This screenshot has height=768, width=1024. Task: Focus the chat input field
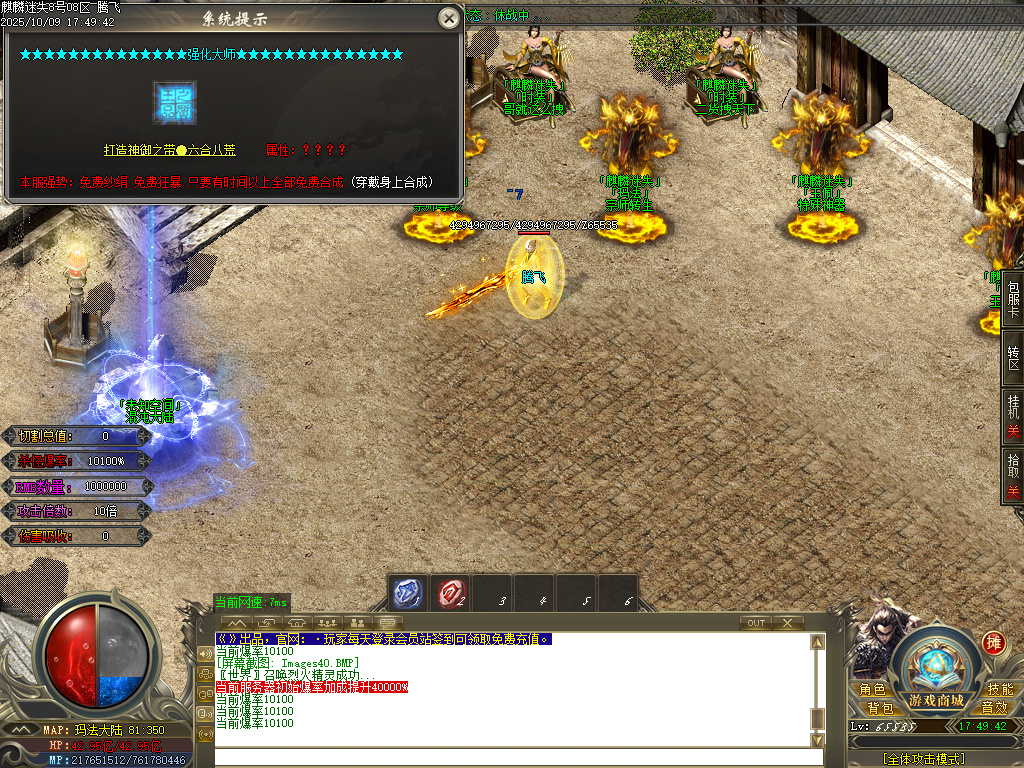tap(510, 757)
